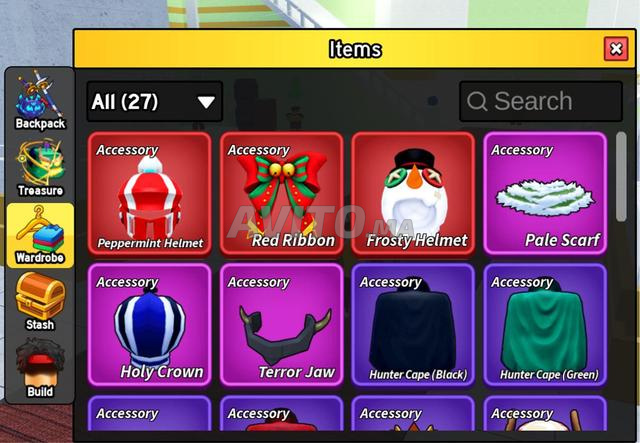
Task: Choose the Red Ribbon accessory
Action: (281, 194)
